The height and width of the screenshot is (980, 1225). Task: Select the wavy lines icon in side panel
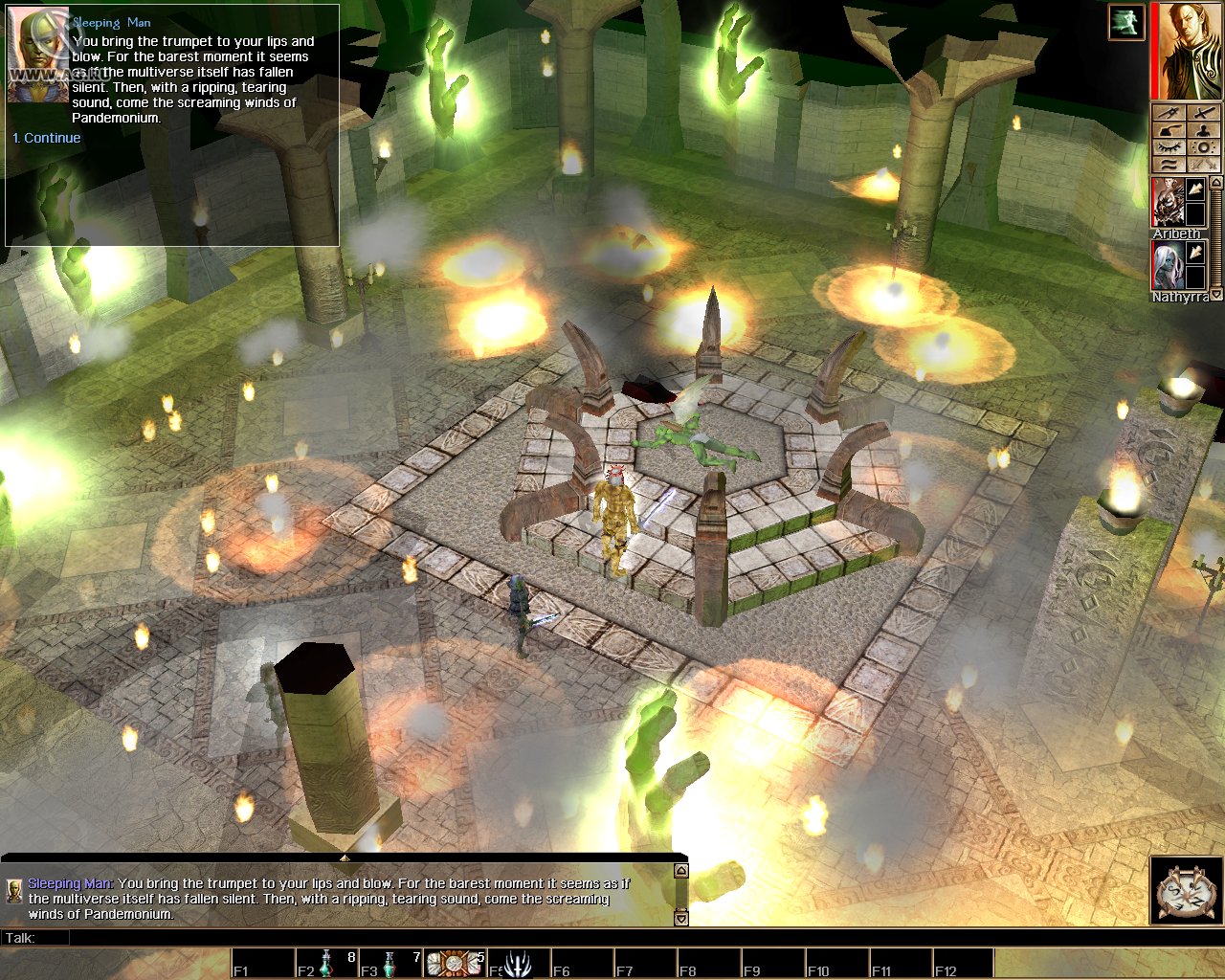click(x=1168, y=164)
